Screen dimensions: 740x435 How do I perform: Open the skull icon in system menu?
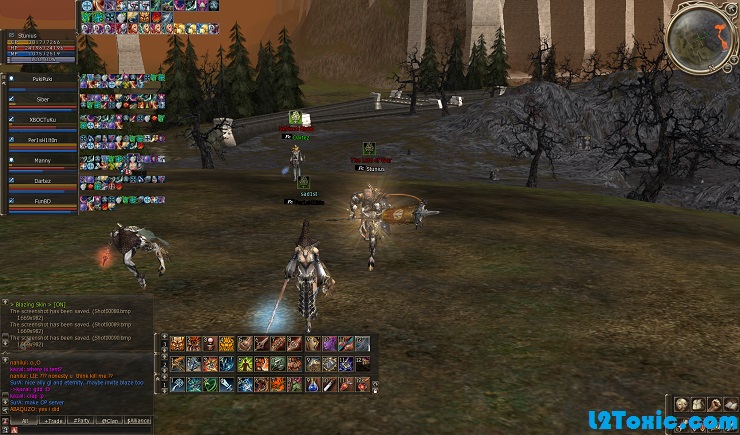(682, 403)
